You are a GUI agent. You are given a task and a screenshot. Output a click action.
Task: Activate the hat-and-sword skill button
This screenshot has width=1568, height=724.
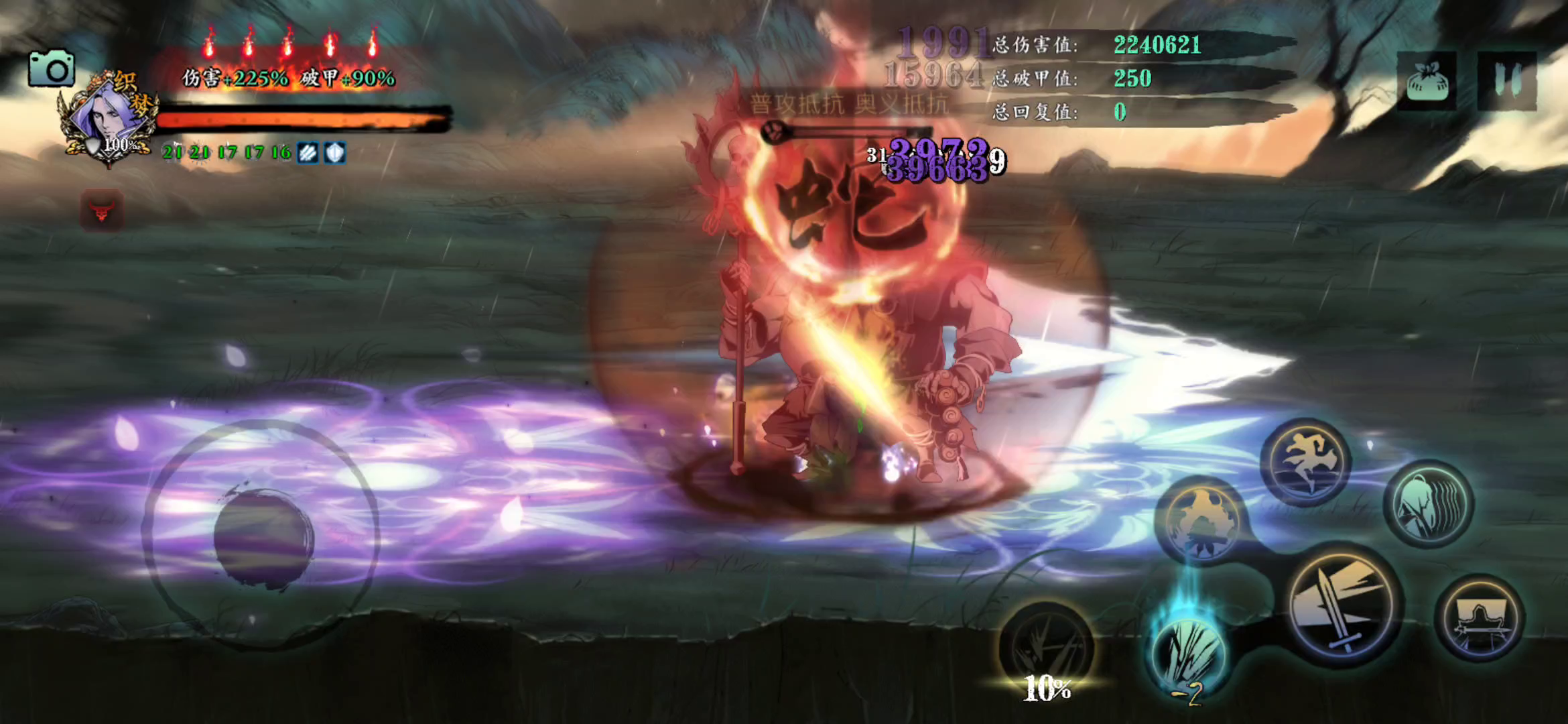pyautogui.click(x=1480, y=618)
